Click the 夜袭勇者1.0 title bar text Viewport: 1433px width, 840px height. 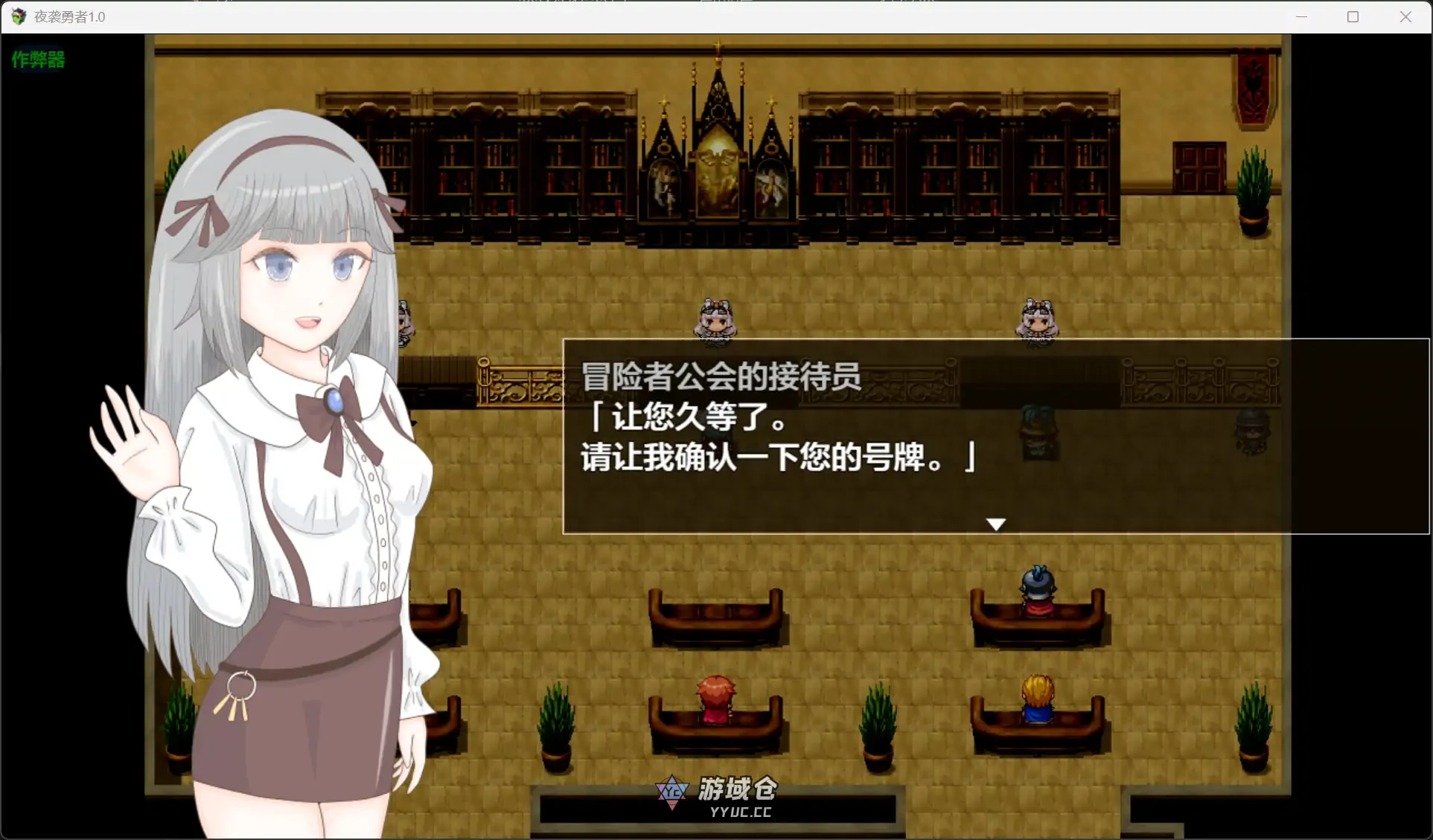(x=71, y=16)
